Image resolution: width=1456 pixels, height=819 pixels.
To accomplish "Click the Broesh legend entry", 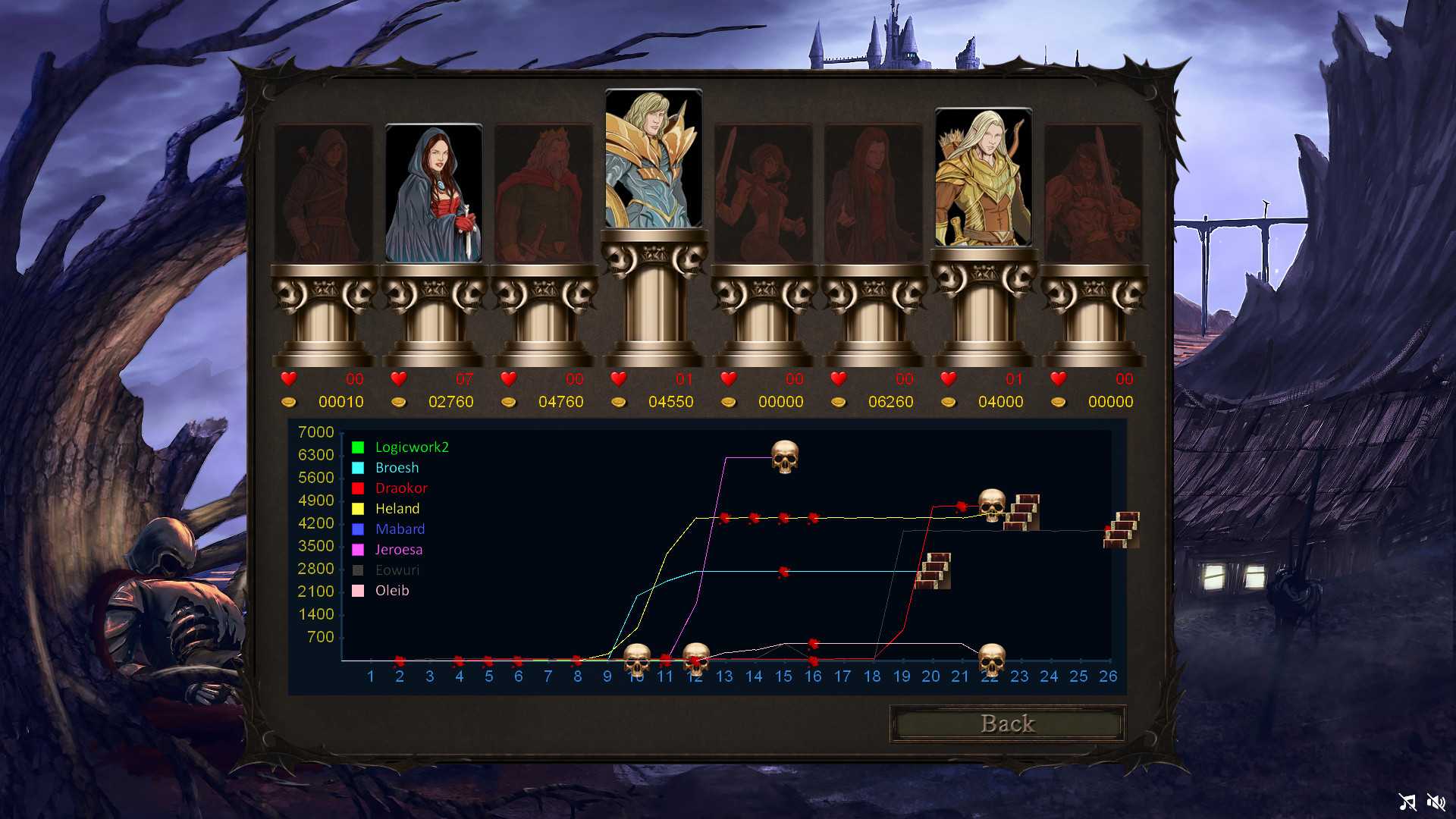I will click(397, 468).
